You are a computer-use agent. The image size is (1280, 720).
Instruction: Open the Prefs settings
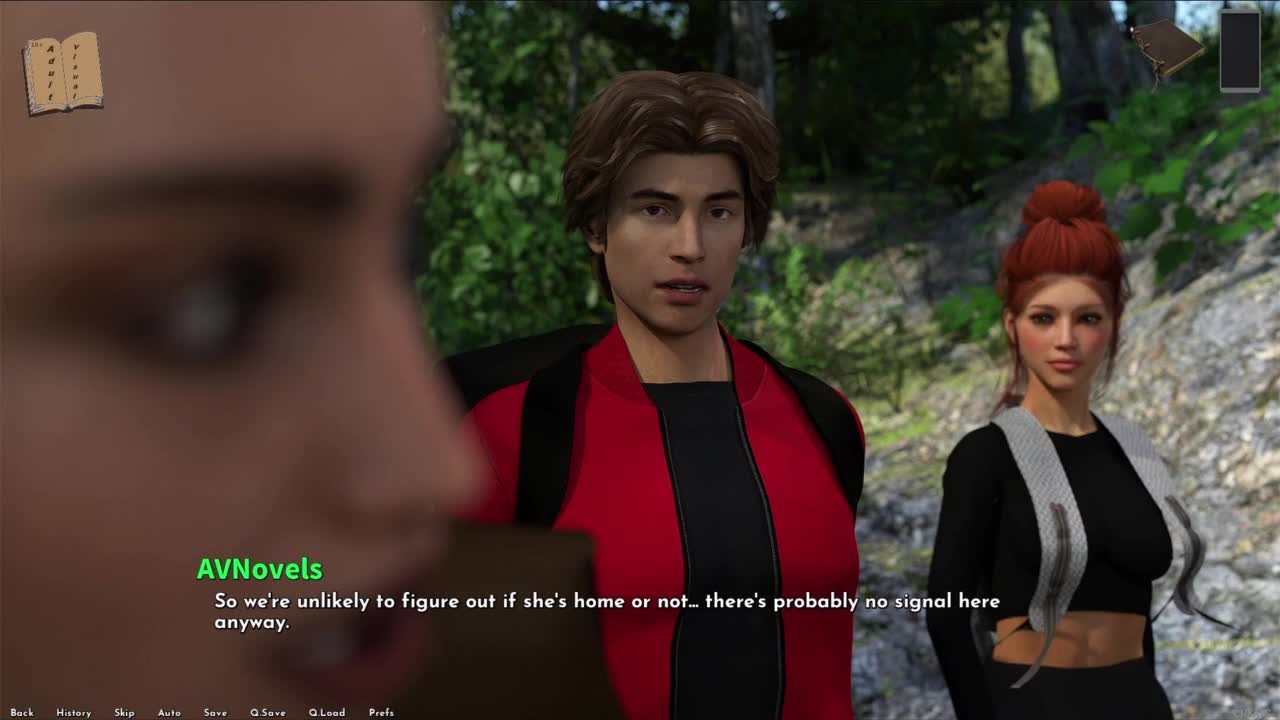tap(381, 713)
